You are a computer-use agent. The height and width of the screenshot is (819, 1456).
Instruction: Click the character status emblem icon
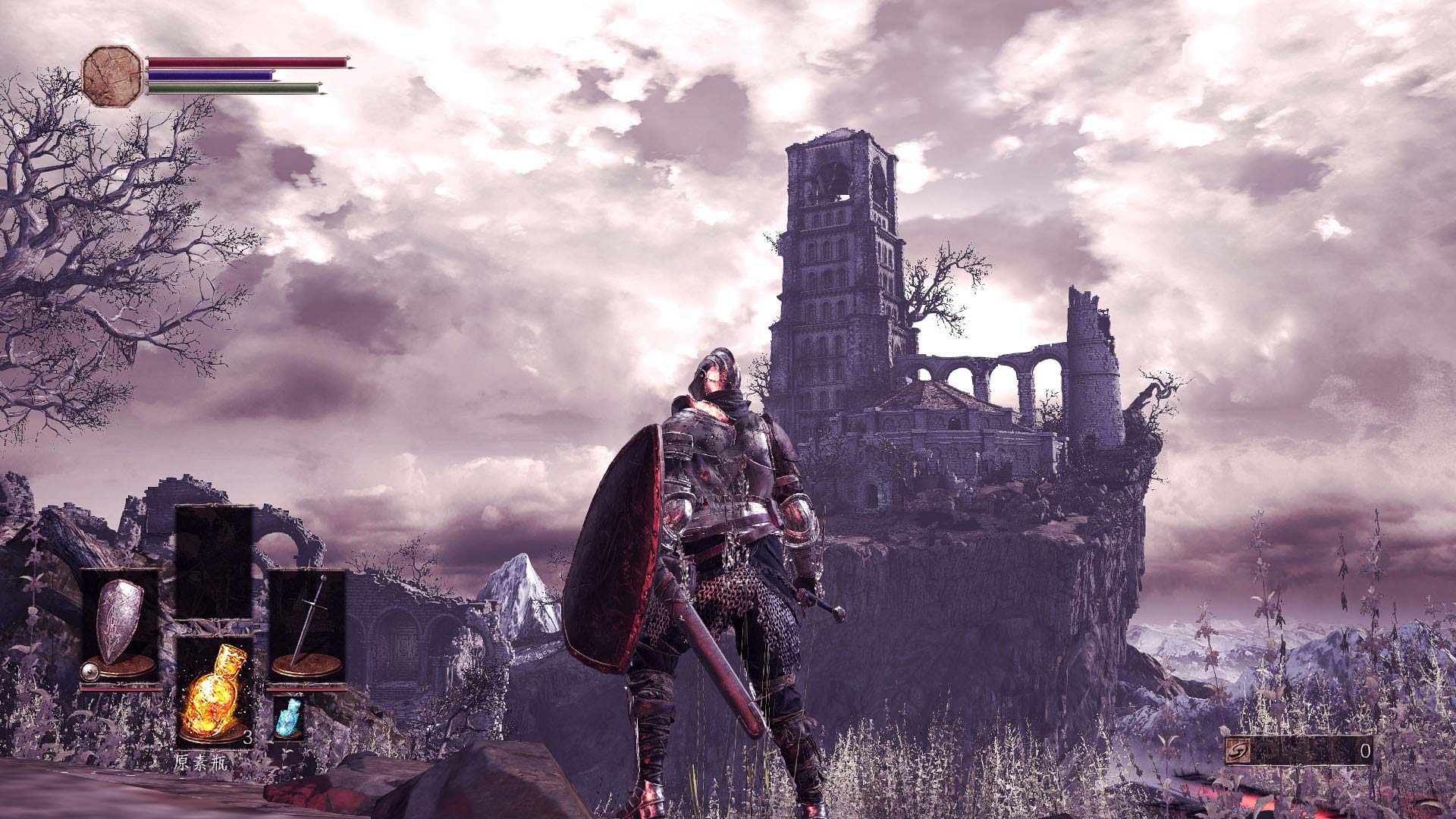click(112, 76)
